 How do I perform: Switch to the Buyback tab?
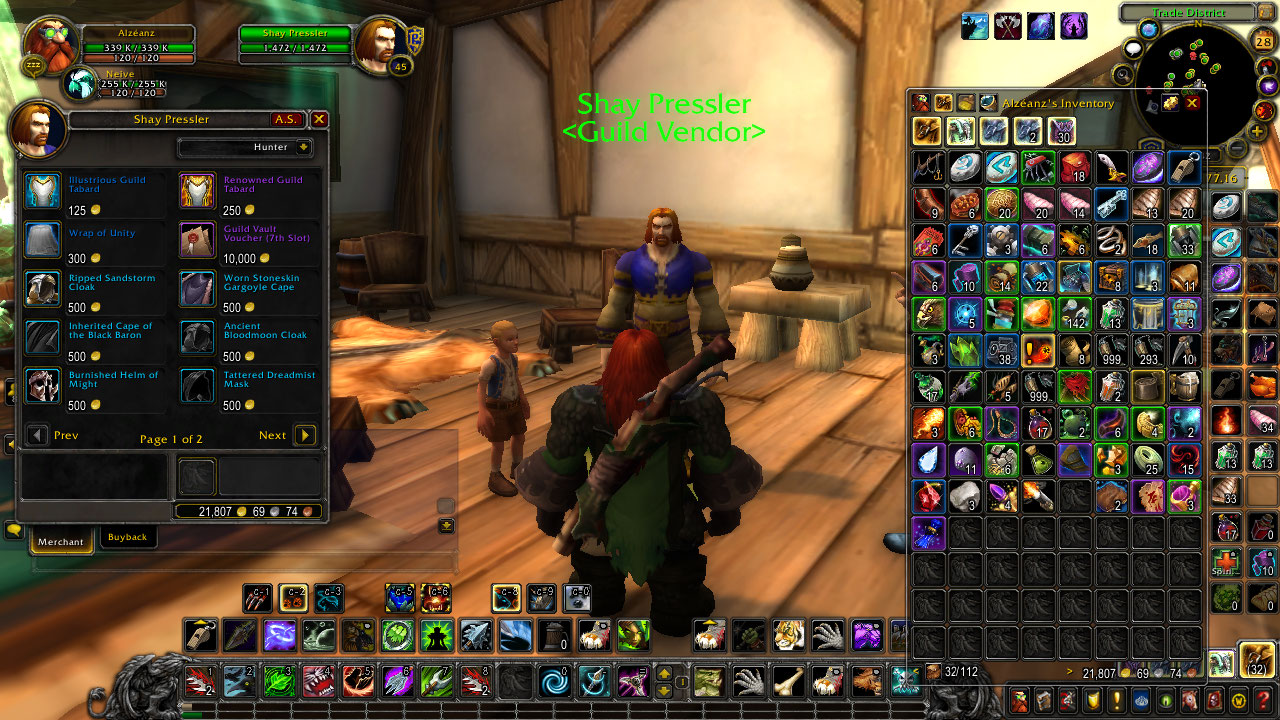coord(126,537)
